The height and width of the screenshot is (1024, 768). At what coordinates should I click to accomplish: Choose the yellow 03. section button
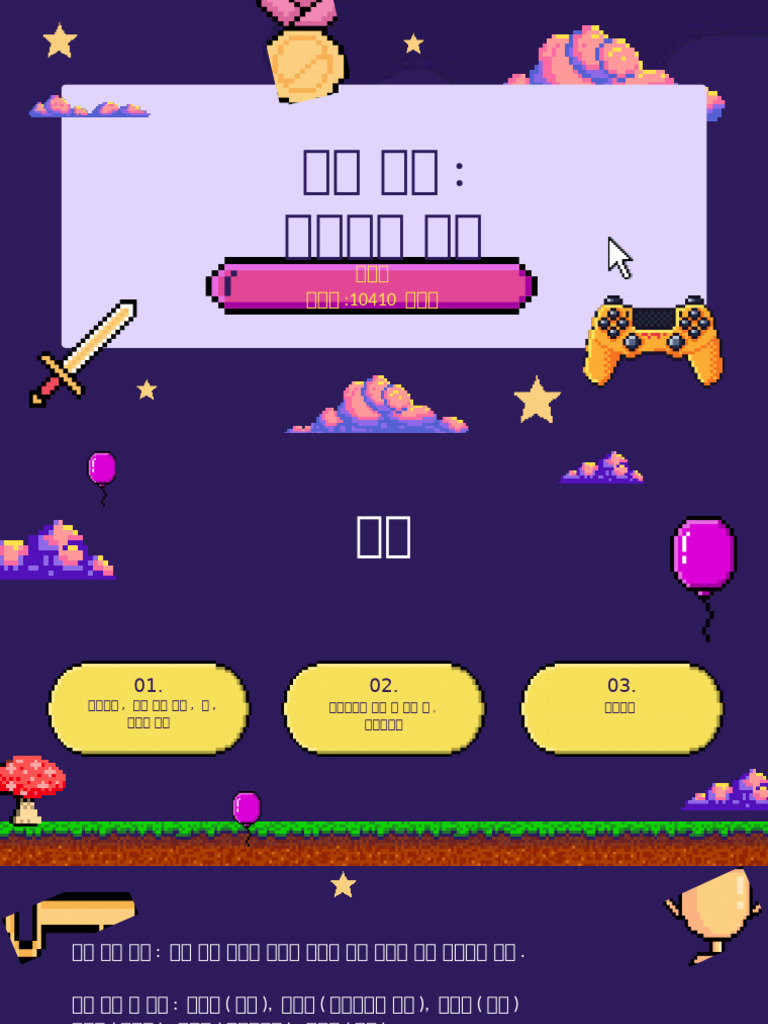coord(621,708)
